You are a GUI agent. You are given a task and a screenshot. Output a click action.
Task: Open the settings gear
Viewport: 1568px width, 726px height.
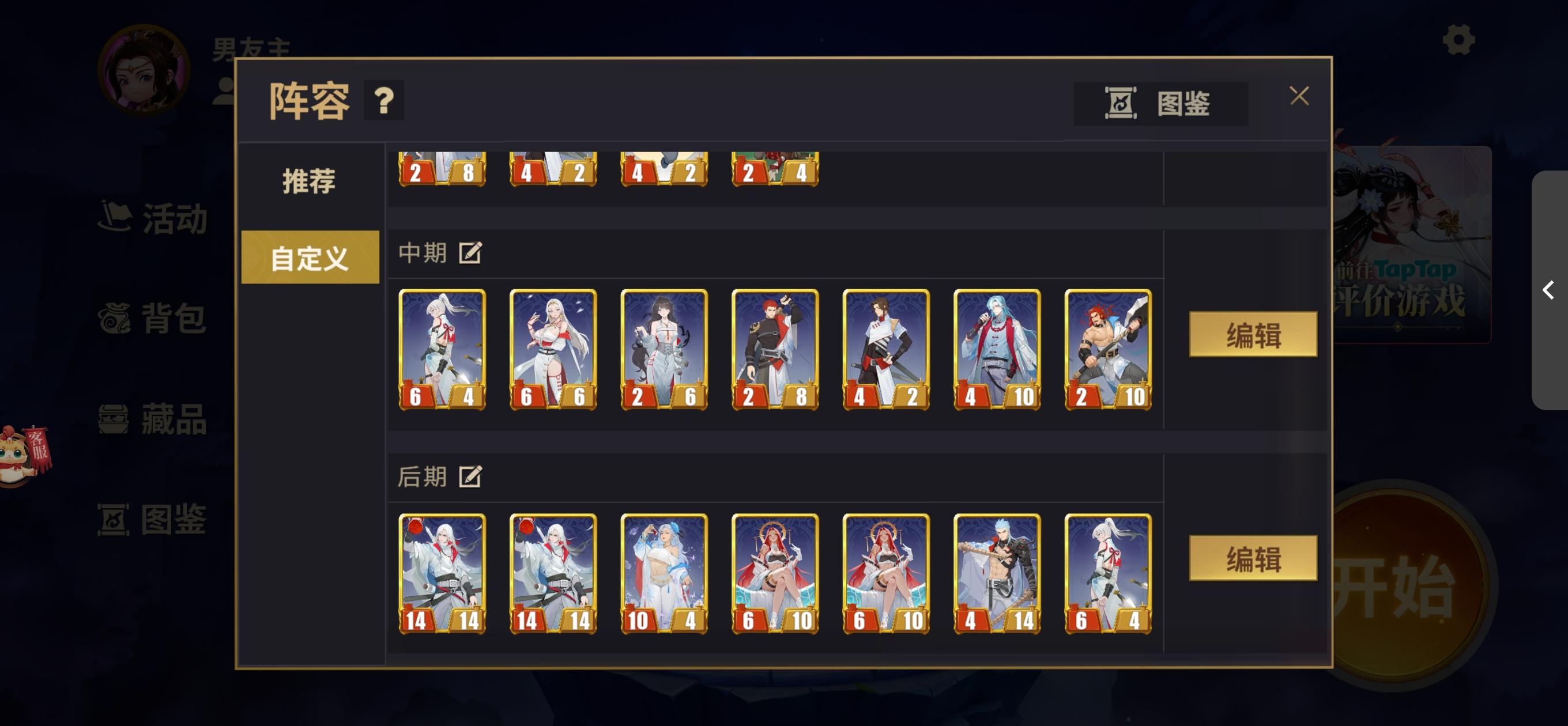pos(1459,41)
